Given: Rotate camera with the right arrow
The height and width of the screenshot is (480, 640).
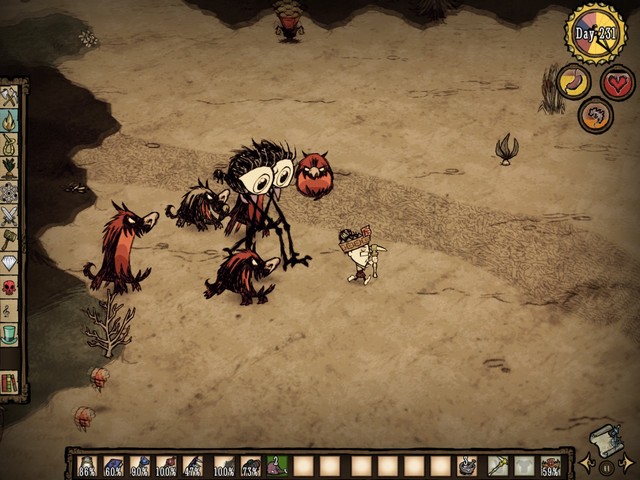Looking at the screenshot, I should pyautogui.click(x=626, y=462).
